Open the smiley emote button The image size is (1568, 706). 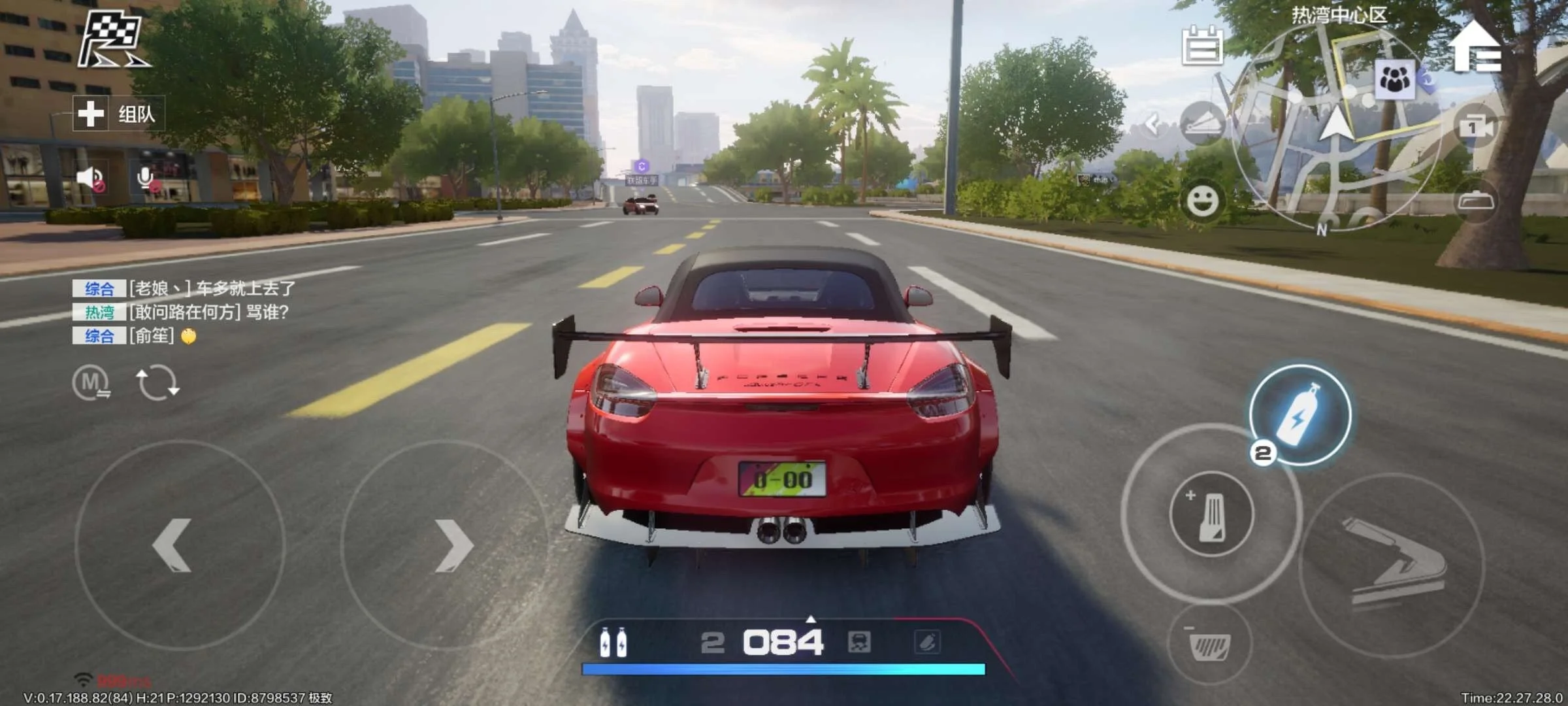point(1202,201)
